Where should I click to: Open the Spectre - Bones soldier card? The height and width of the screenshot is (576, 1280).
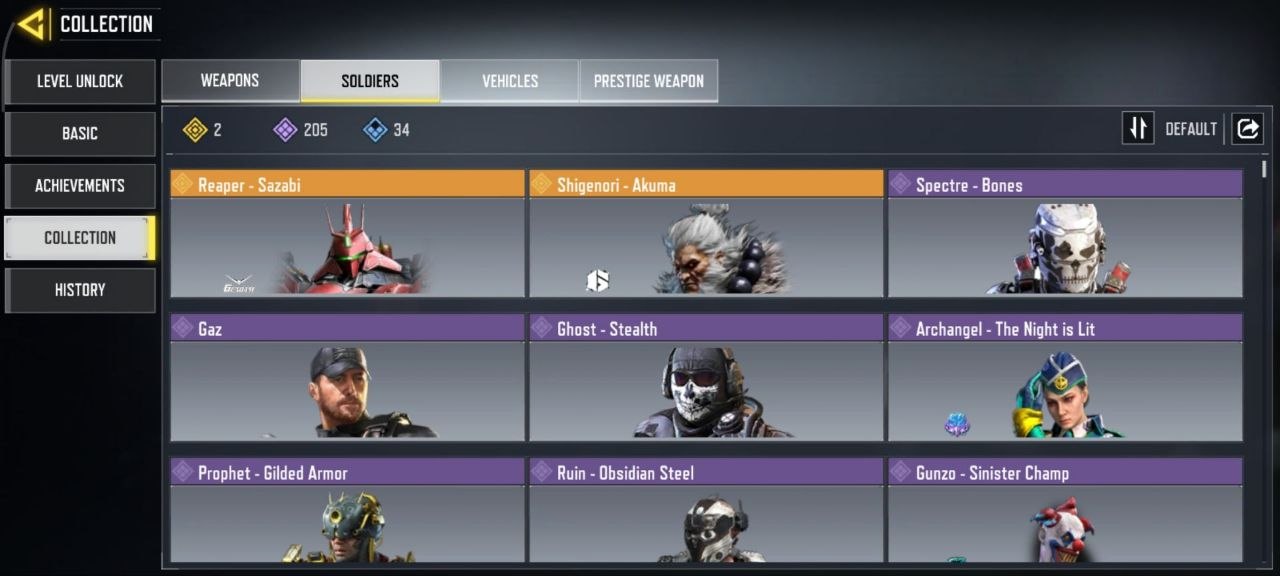[x=1065, y=234]
